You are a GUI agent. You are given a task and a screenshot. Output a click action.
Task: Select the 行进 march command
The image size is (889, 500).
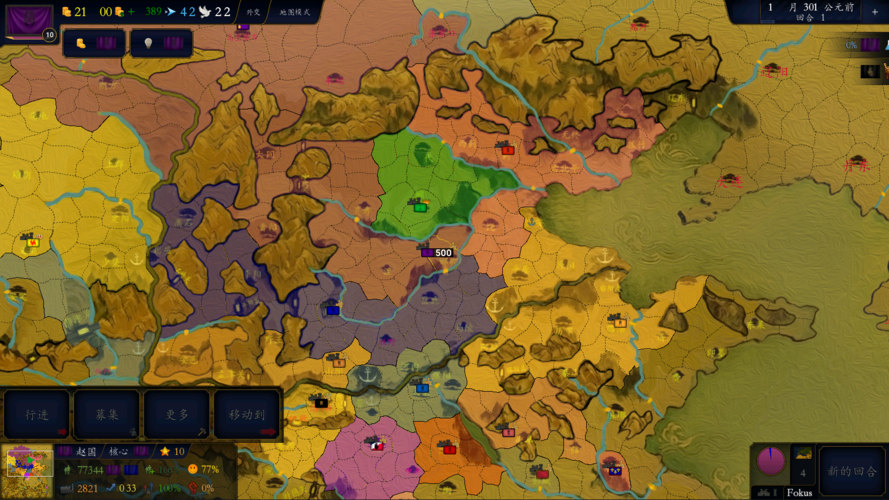pyautogui.click(x=37, y=414)
